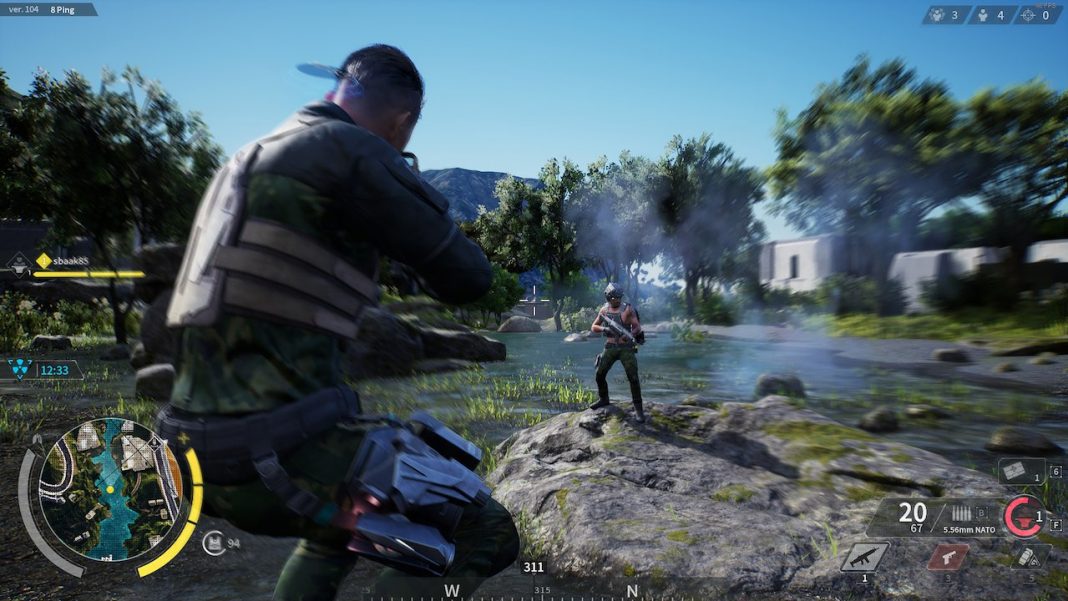Image resolution: width=1068 pixels, height=601 pixels.
Task: Select the bandage consumable slot
Action: click(x=1021, y=472)
